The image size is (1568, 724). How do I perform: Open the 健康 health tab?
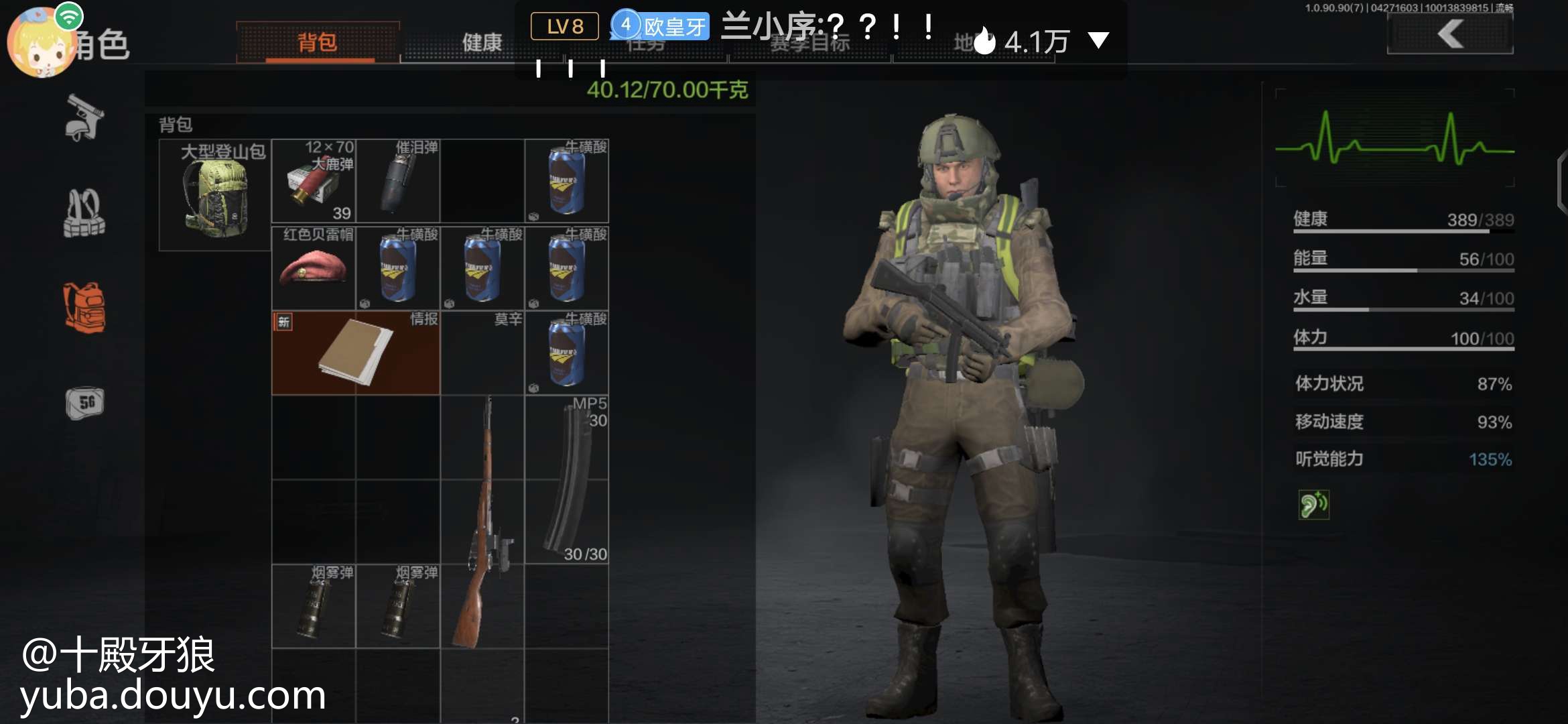click(x=482, y=43)
